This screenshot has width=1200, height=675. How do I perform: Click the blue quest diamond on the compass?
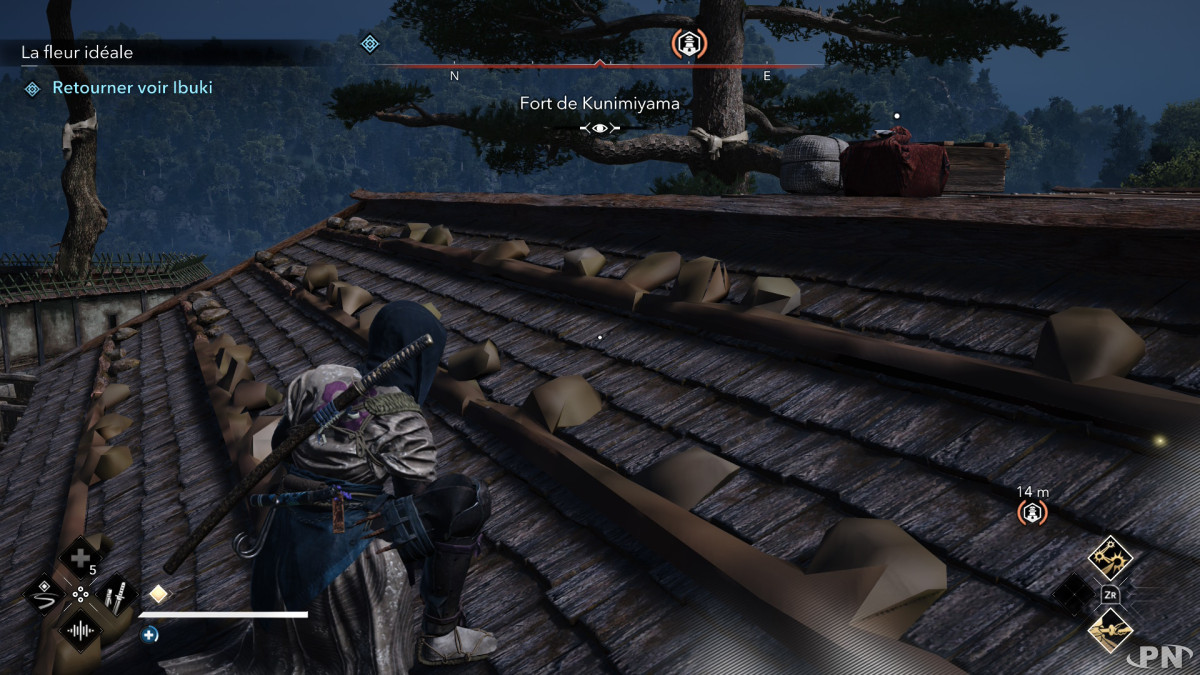tap(370, 43)
